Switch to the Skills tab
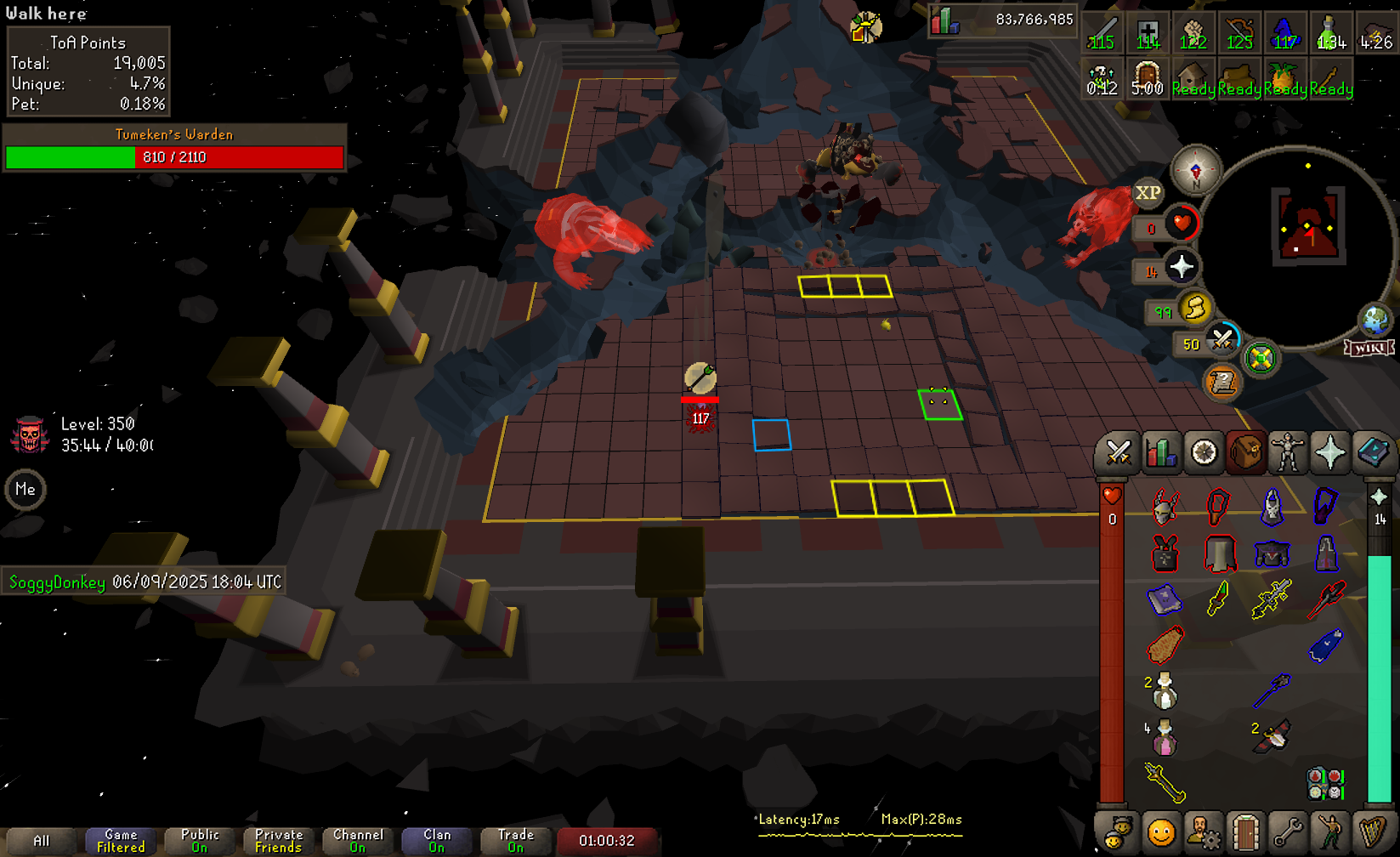Screen dimensions: 1400x857 [1160, 453]
